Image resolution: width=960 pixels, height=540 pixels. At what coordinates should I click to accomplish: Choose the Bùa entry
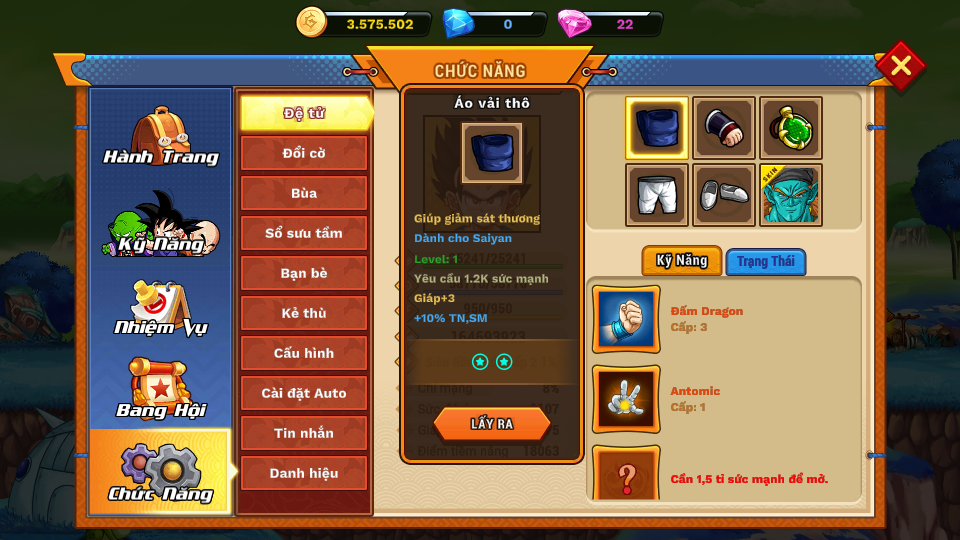pos(303,193)
